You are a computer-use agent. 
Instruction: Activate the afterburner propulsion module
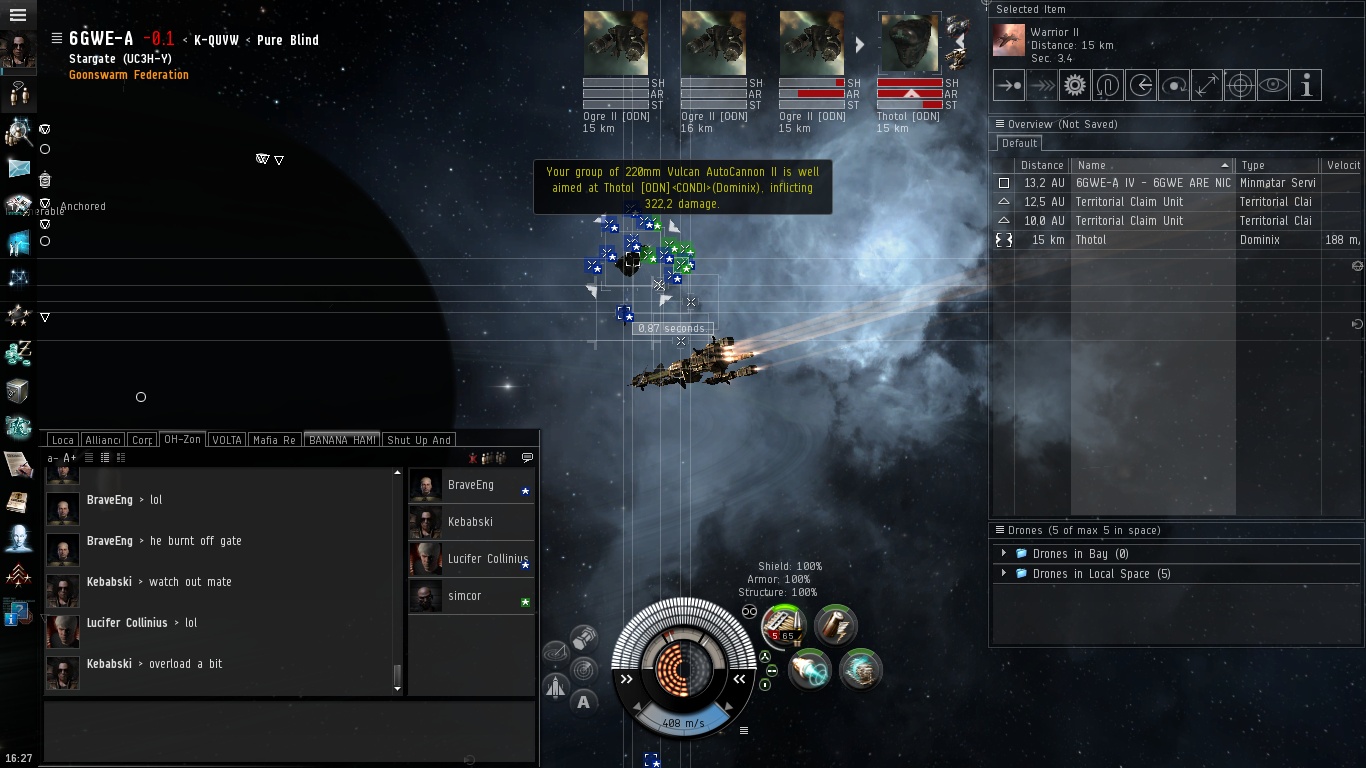tap(810, 669)
